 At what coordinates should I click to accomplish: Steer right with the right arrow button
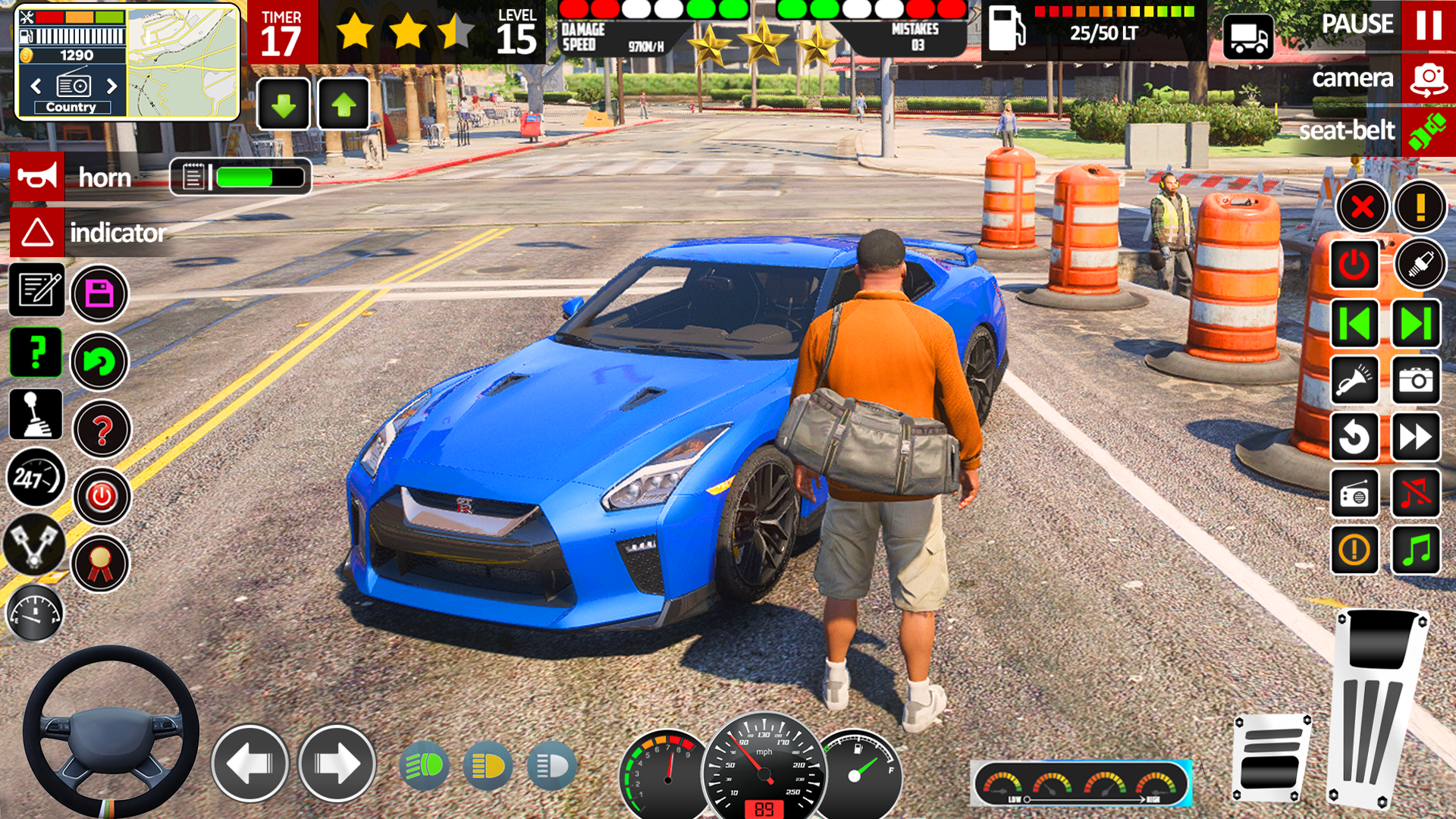tap(337, 764)
